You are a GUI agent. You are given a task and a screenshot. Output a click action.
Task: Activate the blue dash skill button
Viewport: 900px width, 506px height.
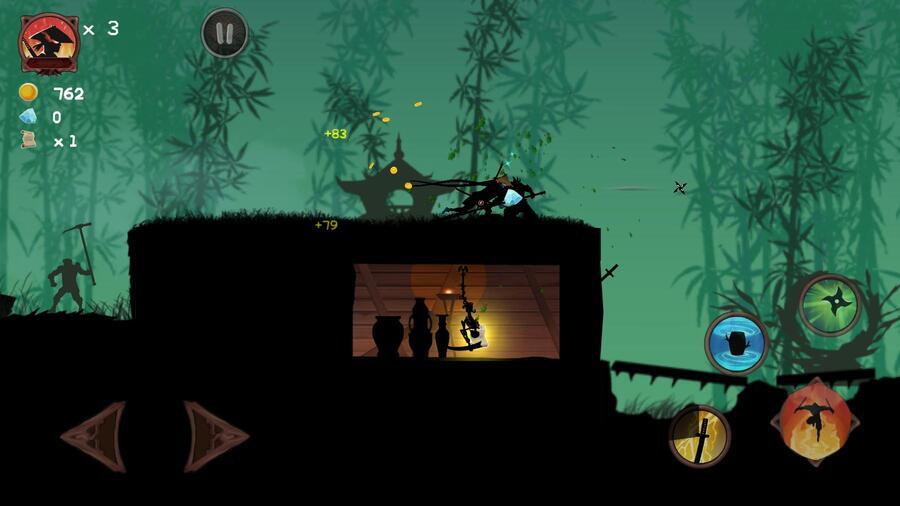pyautogui.click(x=736, y=342)
